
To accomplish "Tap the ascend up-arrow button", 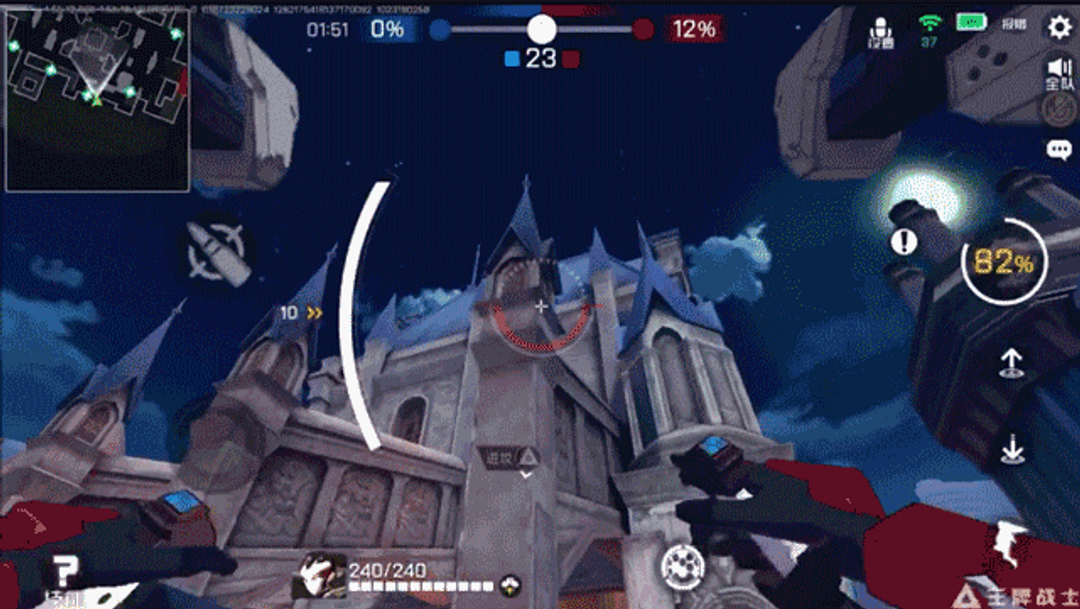I will point(1011,363).
